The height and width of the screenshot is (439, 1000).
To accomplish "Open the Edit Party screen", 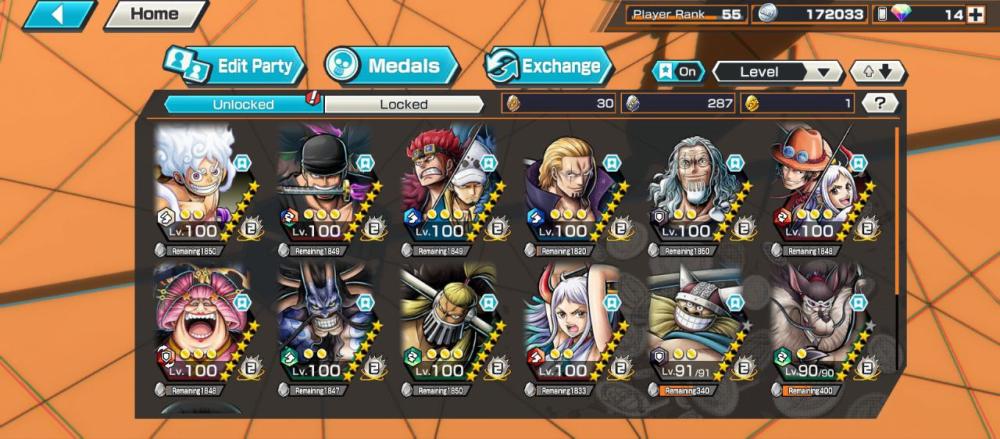I will pos(235,67).
